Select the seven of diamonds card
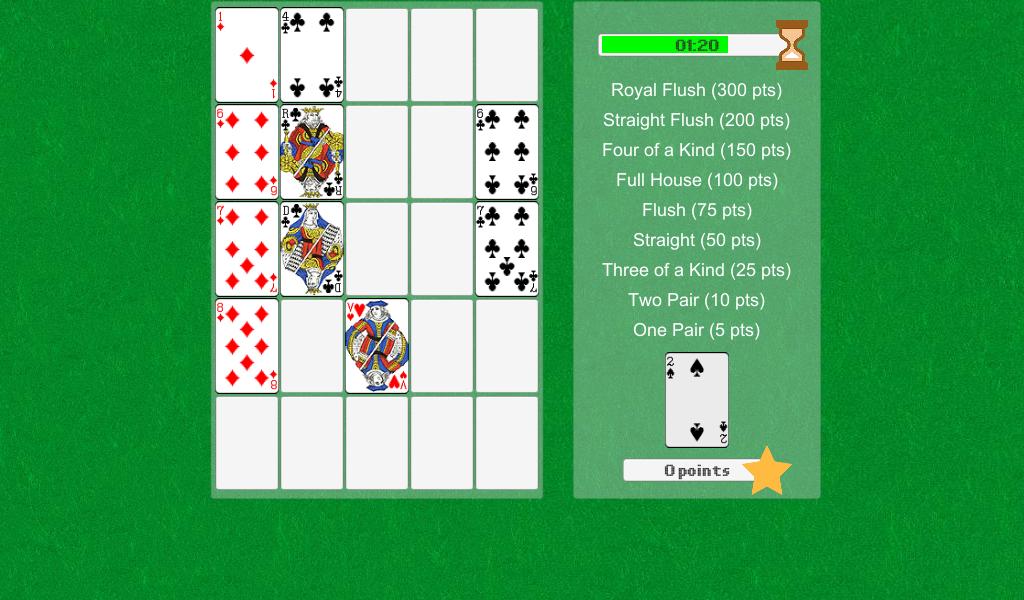This screenshot has width=1024, height=600. click(x=247, y=249)
